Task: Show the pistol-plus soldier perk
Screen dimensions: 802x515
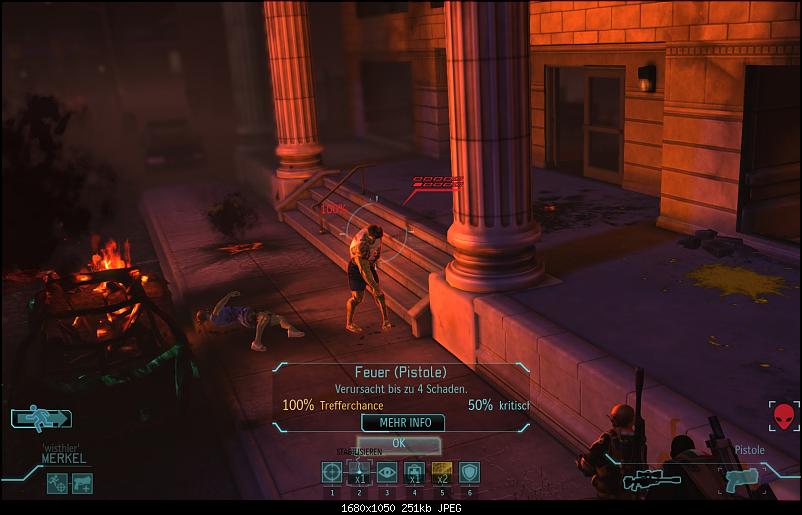Action: pos(82,482)
